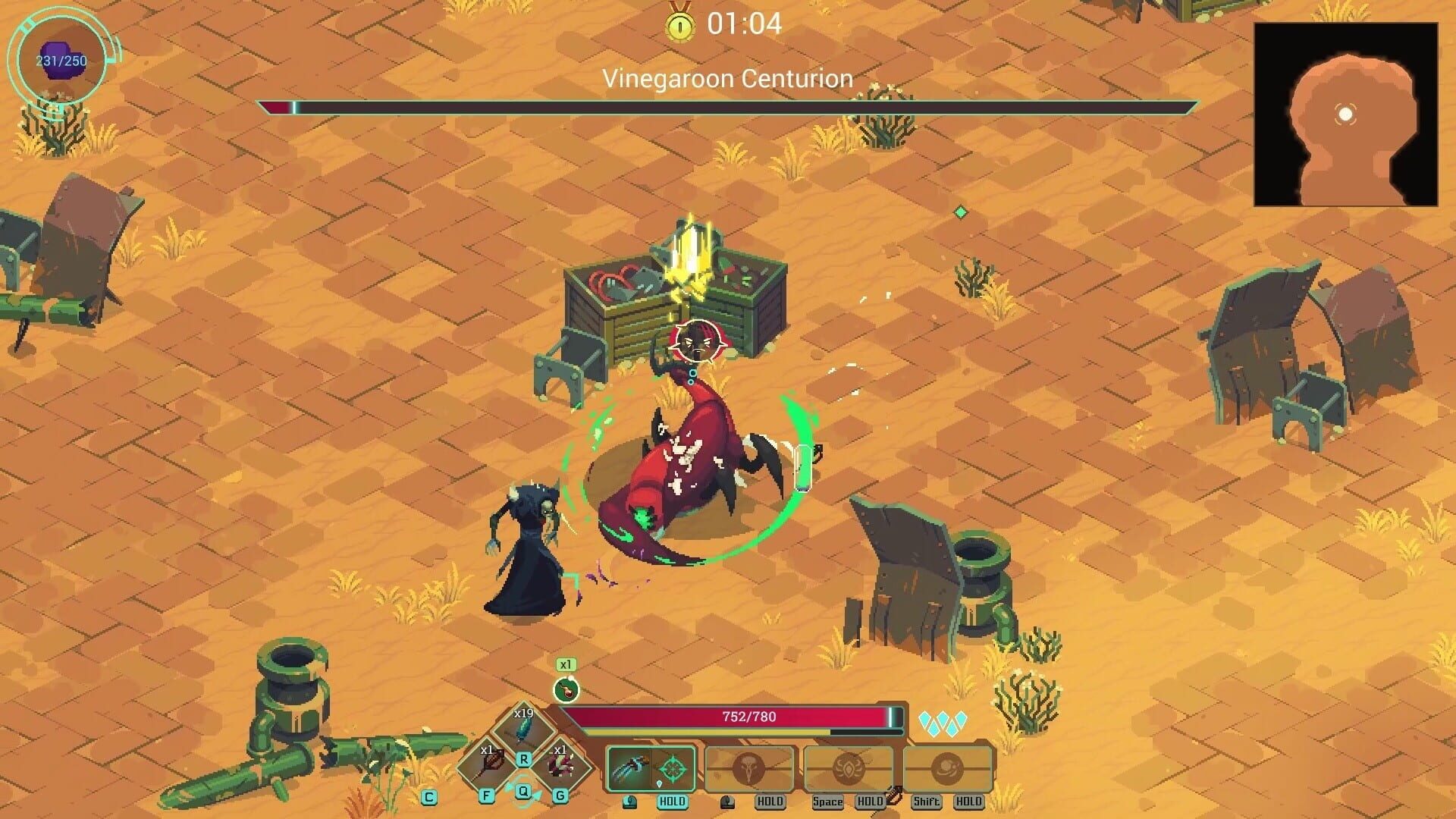Click the purple soul counter showing 231/250
This screenshot has width=1456, height=819.
(61, 59)
